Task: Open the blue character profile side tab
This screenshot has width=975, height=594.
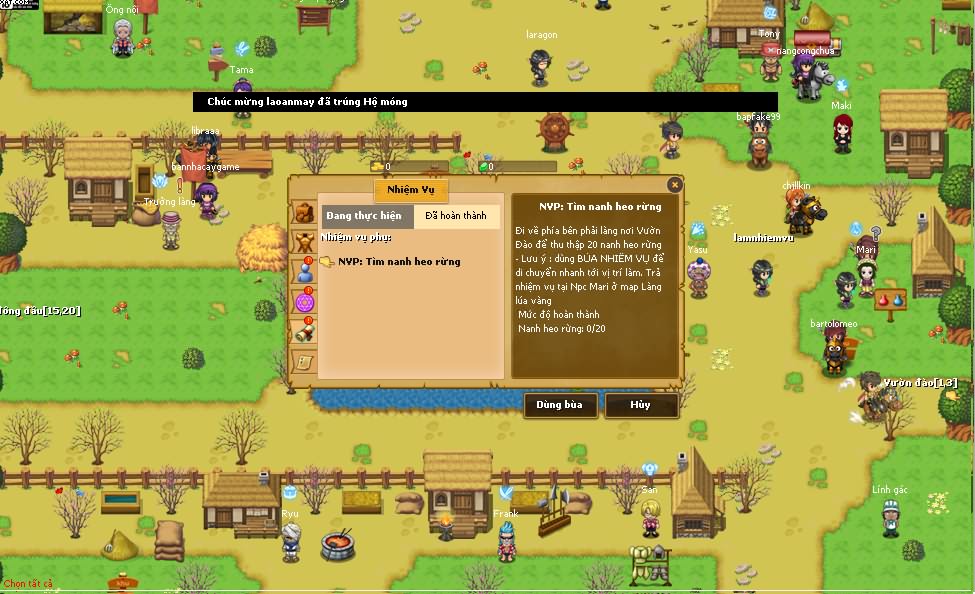Action: pos(304,271)
